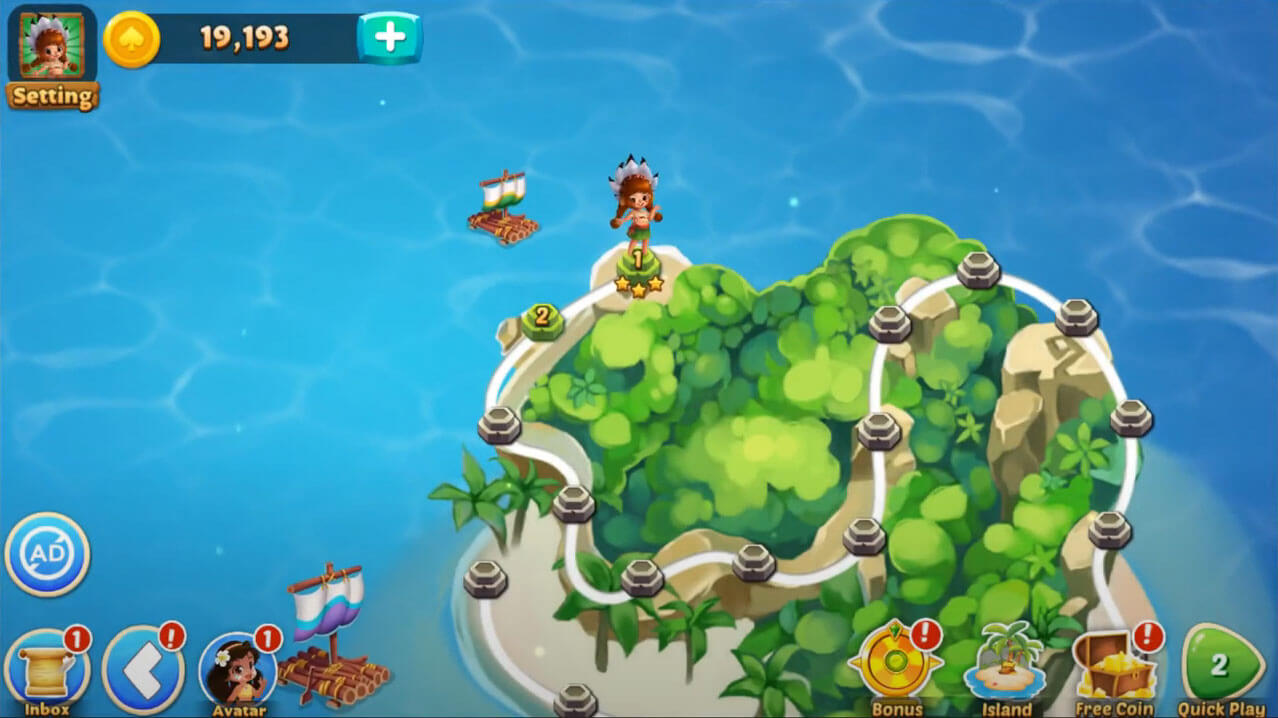
Task: Spin the Bonus wheel
Action: click(895, 664)
